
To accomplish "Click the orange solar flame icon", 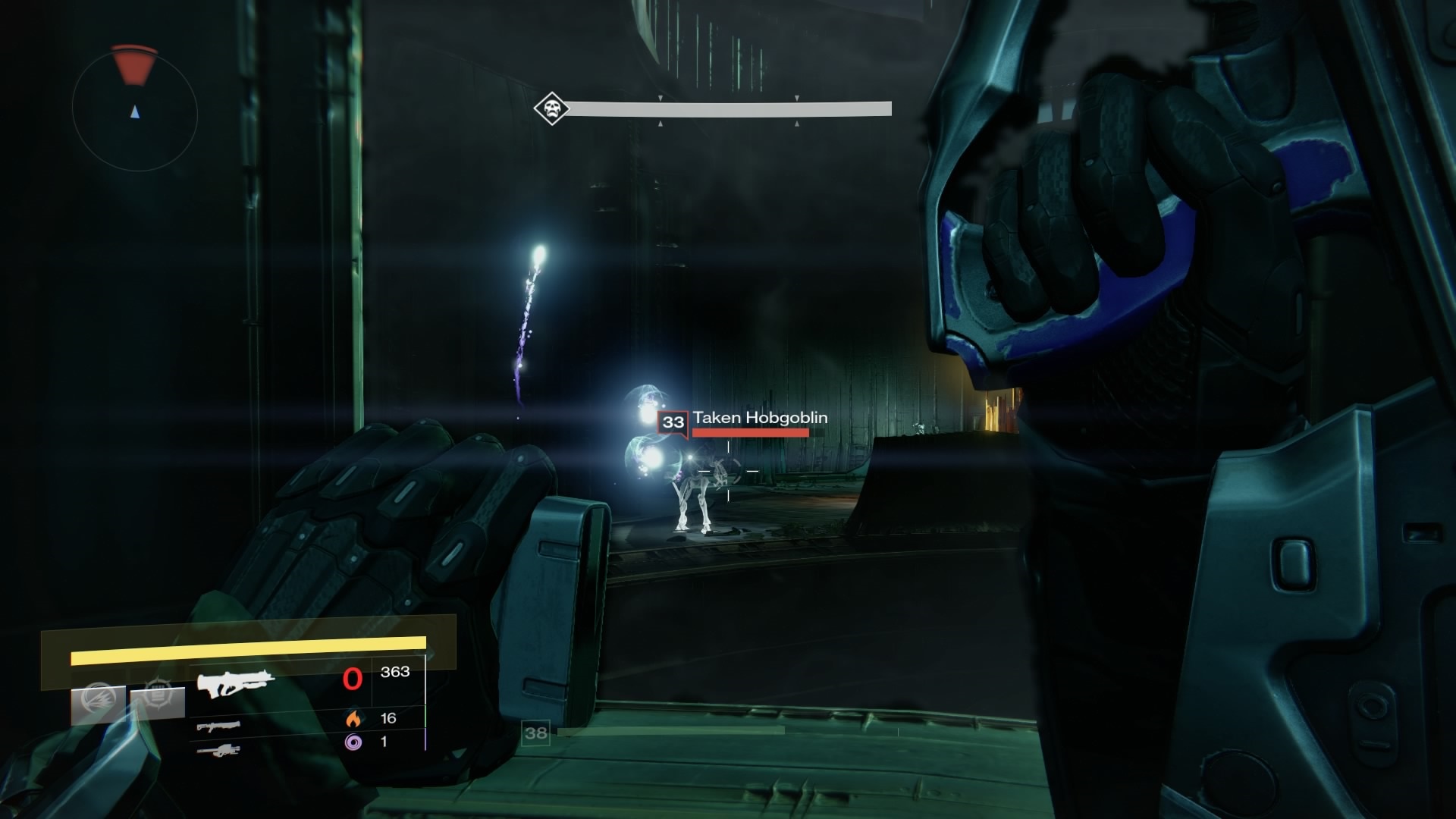I will 353,718.
